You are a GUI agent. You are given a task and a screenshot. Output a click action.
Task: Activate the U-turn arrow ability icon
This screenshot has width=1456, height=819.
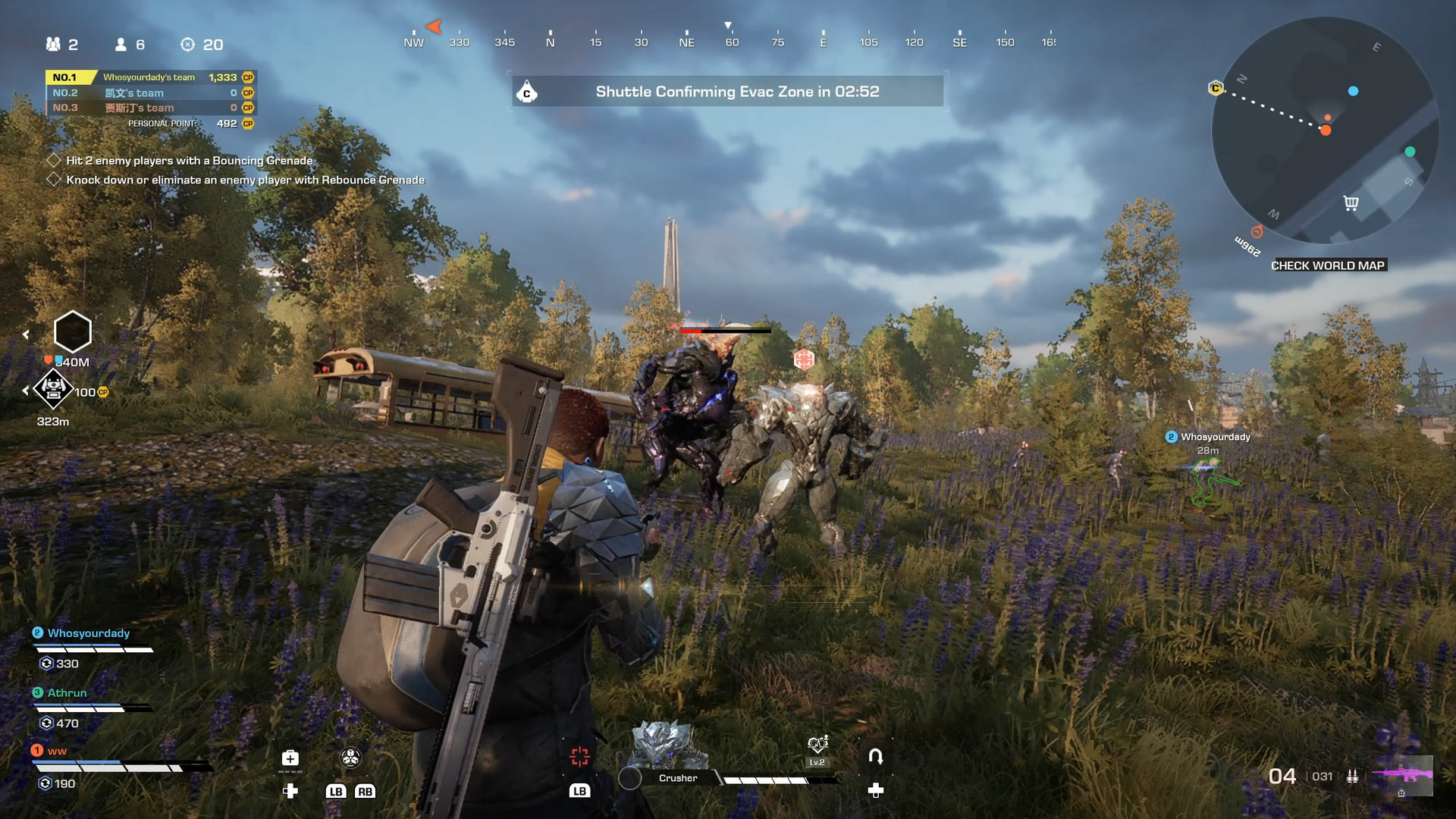click(875, 756)
